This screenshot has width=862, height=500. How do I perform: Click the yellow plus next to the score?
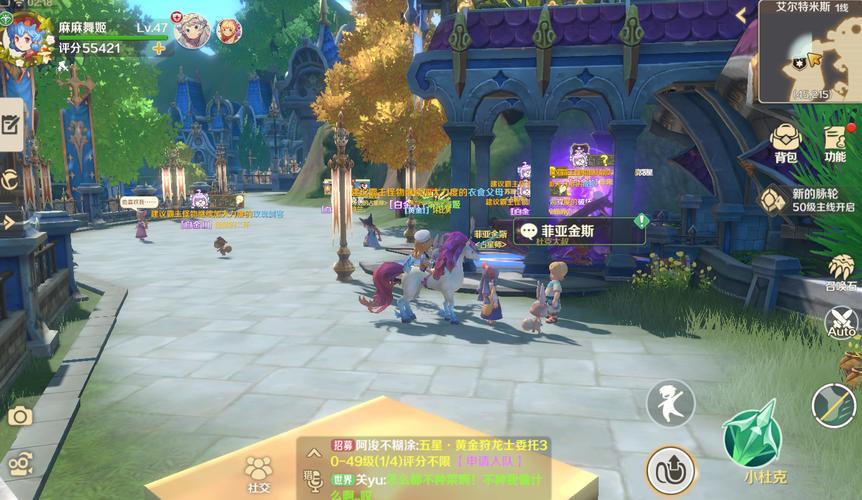[x=158, y=48]
